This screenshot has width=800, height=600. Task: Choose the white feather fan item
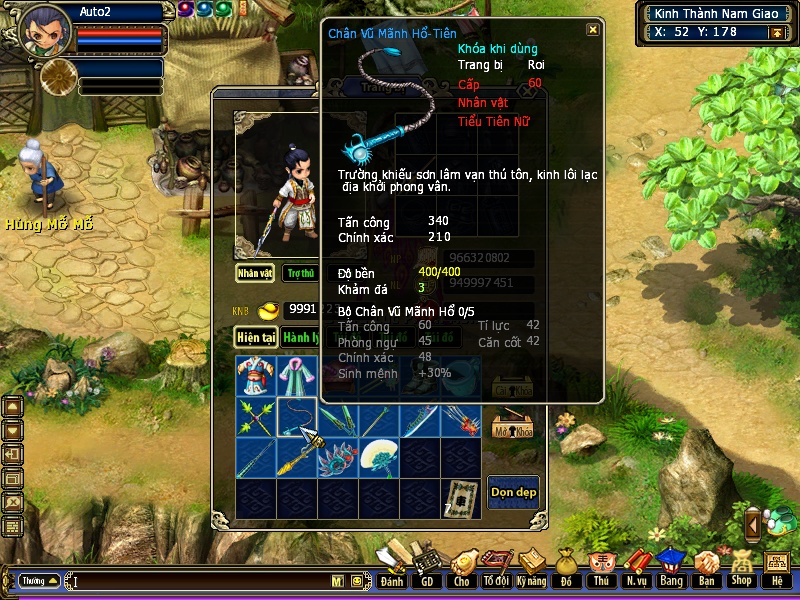379,458
